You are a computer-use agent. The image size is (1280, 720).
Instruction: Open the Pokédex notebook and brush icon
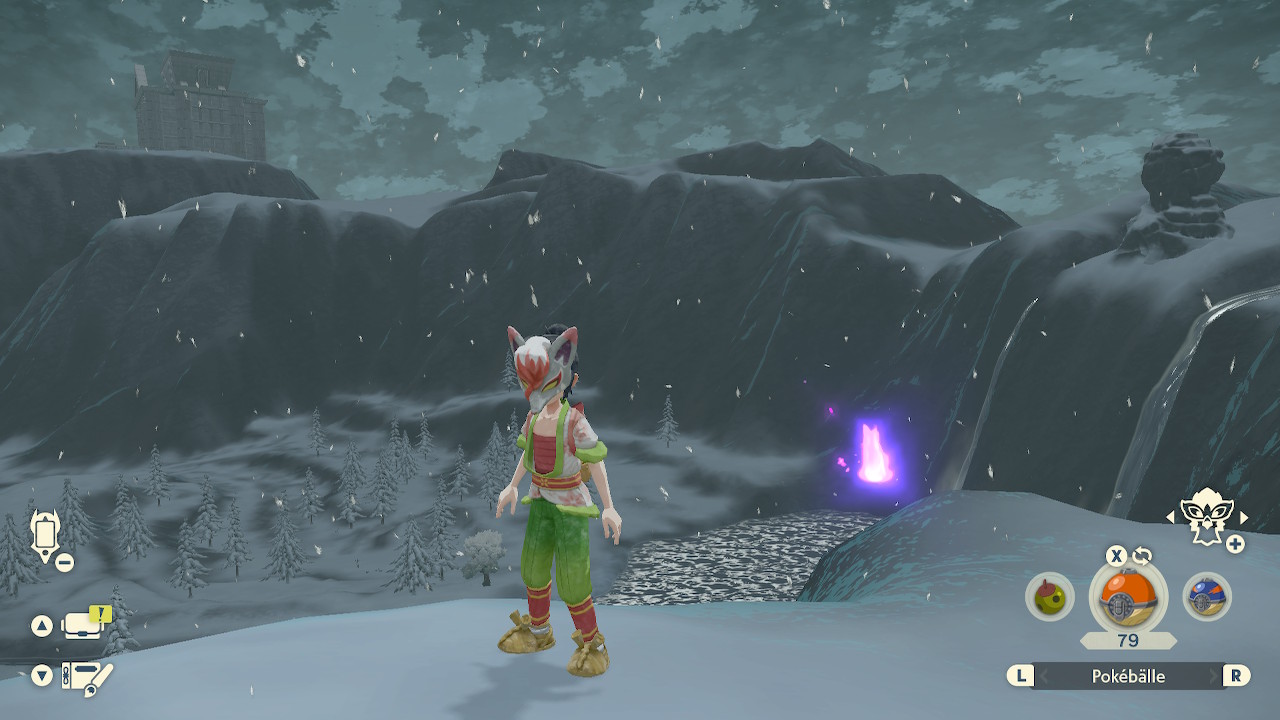coord(87,676)
